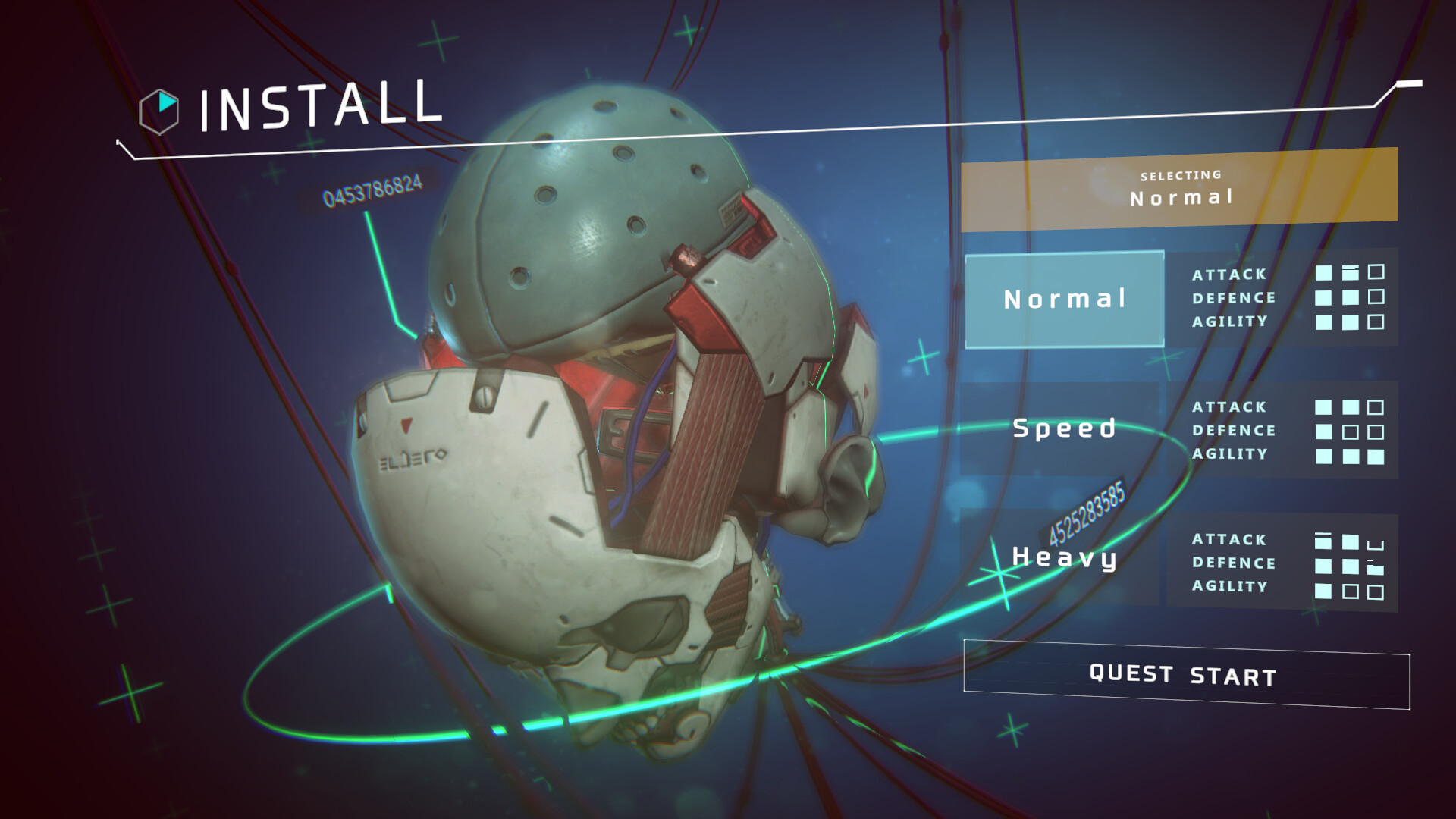Pick the Heavy install option

pos(1064,557)
